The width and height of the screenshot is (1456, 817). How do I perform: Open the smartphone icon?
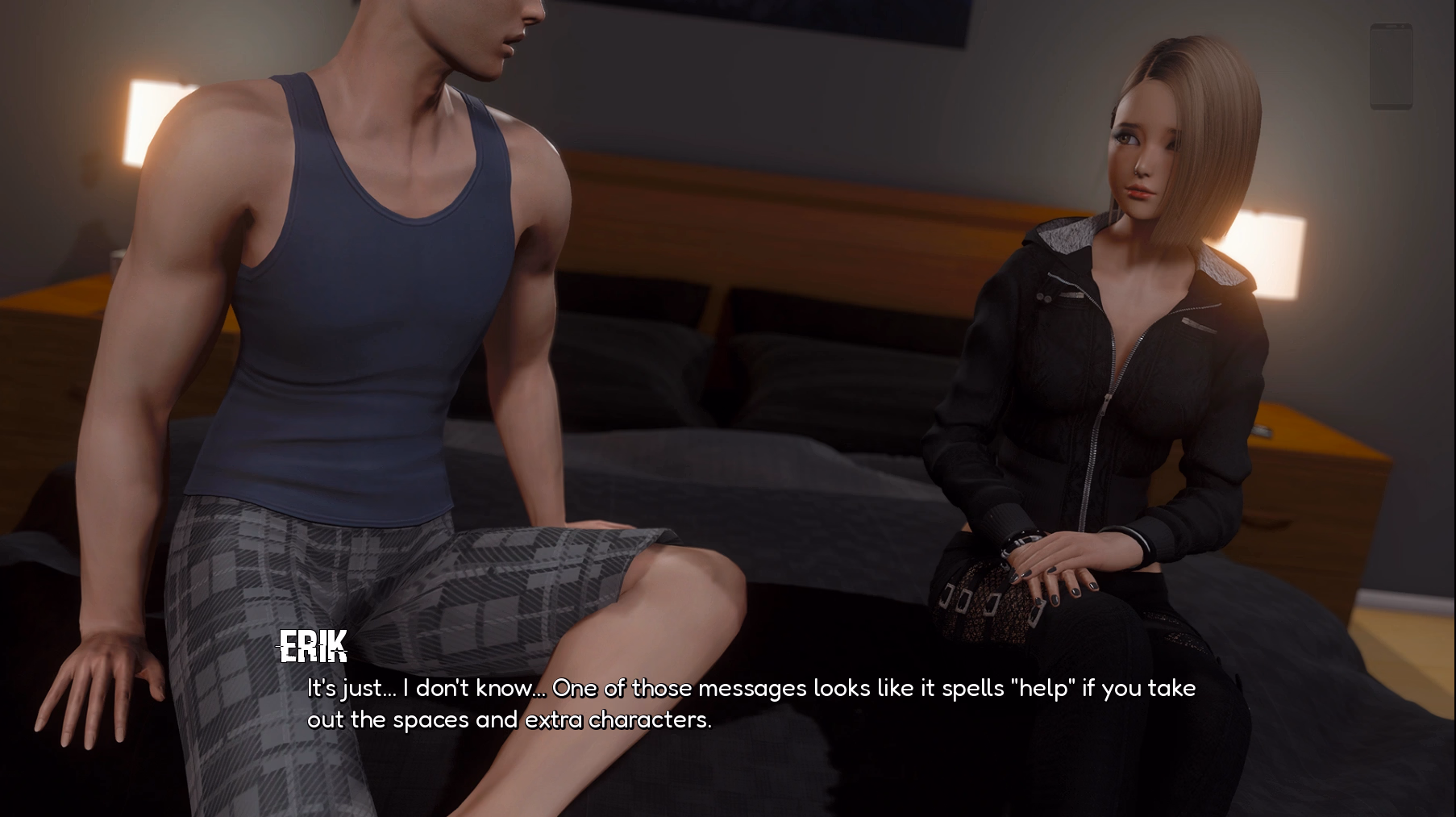[x=1391, y=66]
